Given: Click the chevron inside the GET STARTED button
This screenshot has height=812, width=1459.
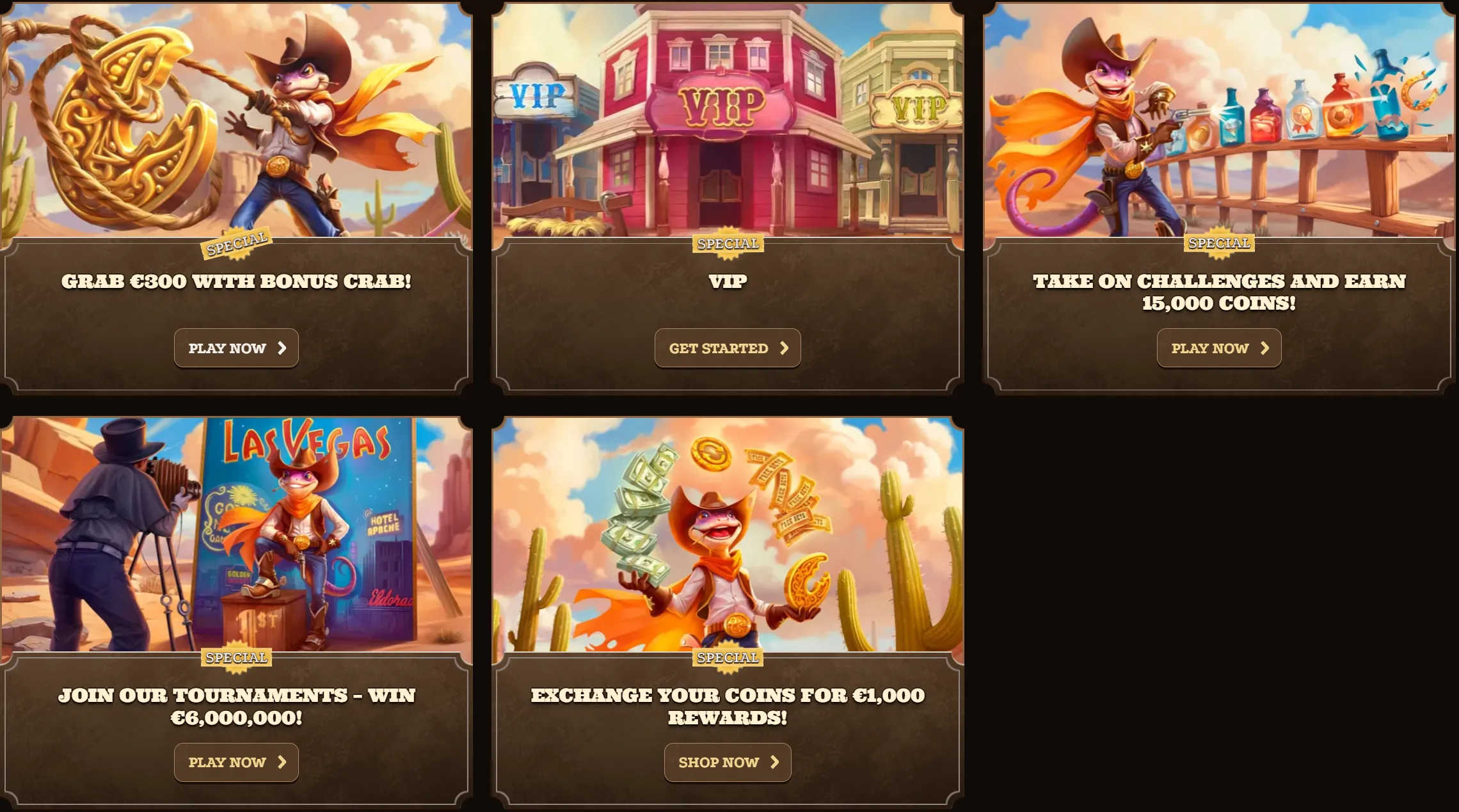Looking at the screenshot, I should coord(785,347).
